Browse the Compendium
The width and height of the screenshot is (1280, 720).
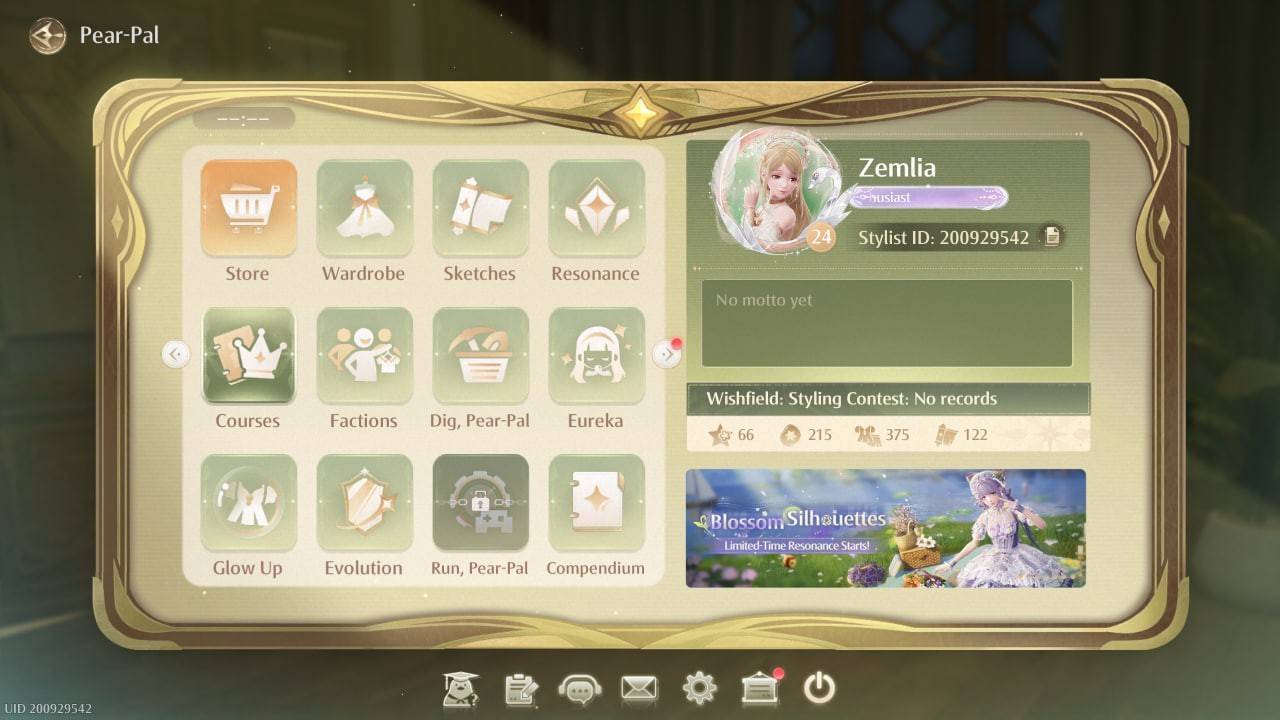point(596,501)
